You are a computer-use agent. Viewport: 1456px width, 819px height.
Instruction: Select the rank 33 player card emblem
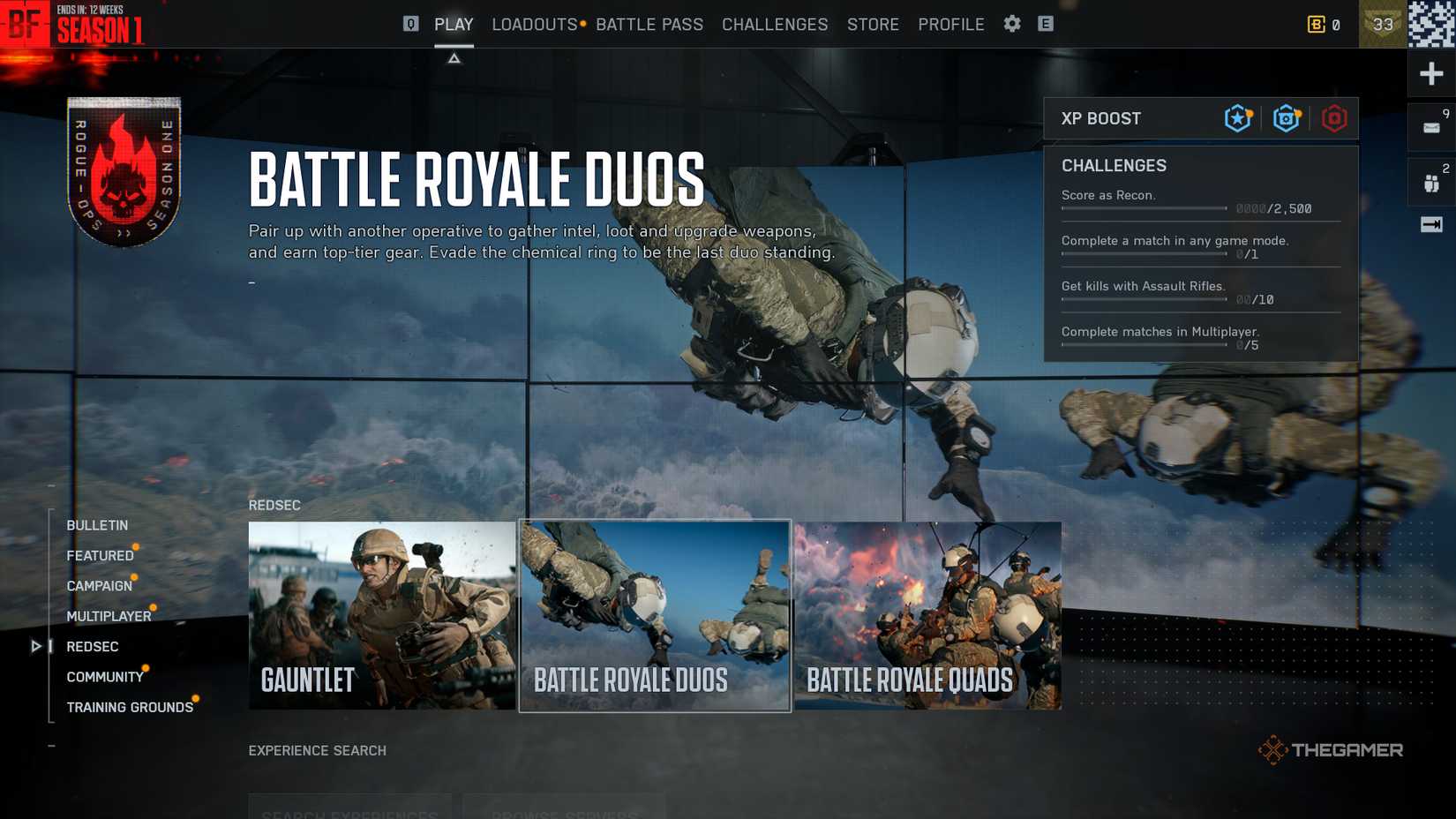[1383, 25]
